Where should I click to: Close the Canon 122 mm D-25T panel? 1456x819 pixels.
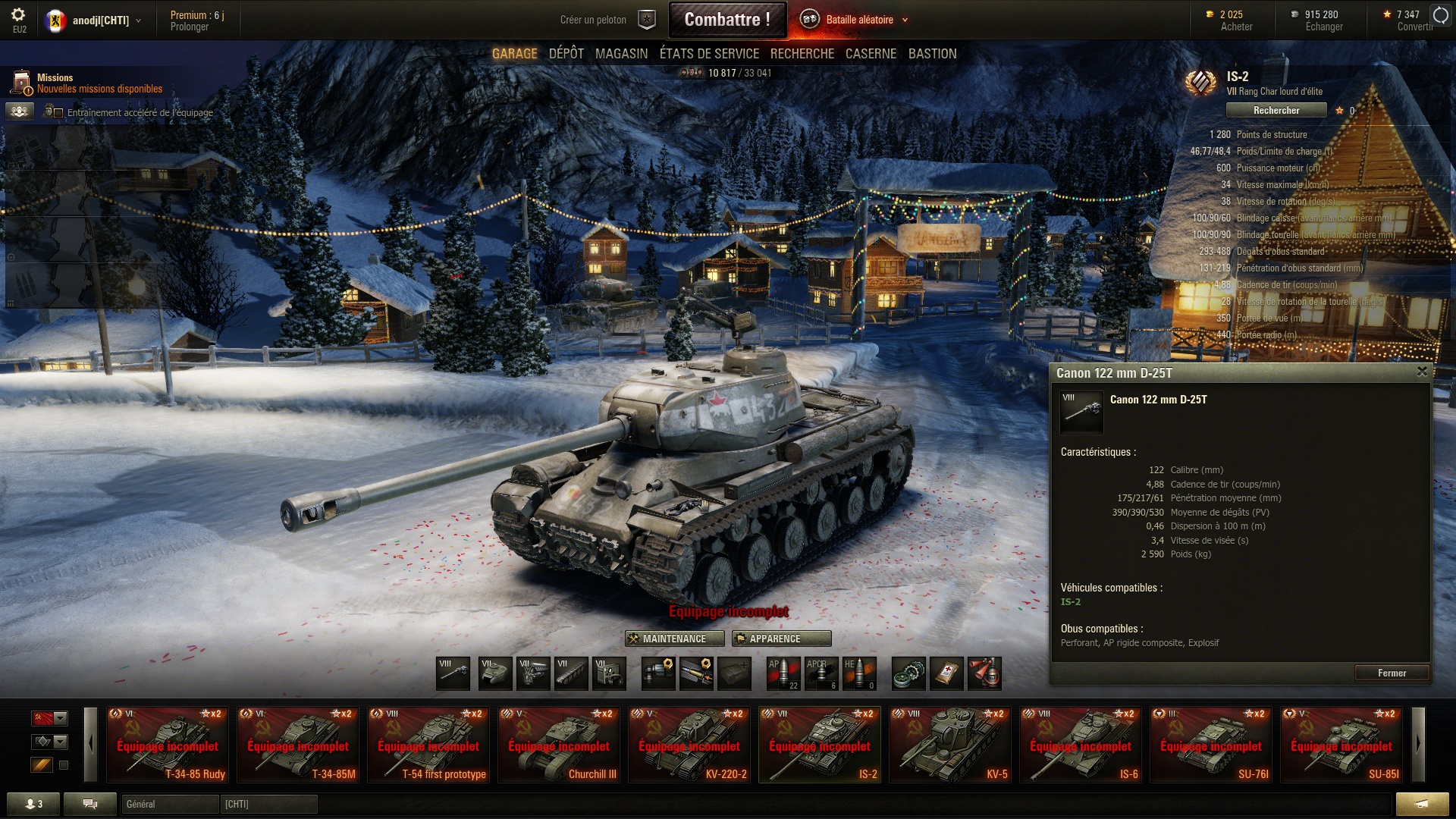click(1422, 372)
